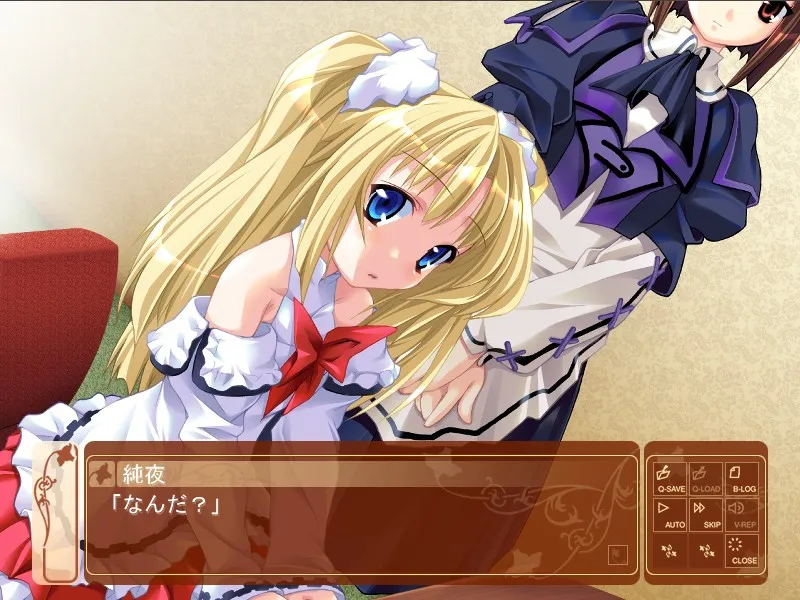Turn on AUTO text advance
The height and width of the screenshot is (600, 800).
[670, 514]
